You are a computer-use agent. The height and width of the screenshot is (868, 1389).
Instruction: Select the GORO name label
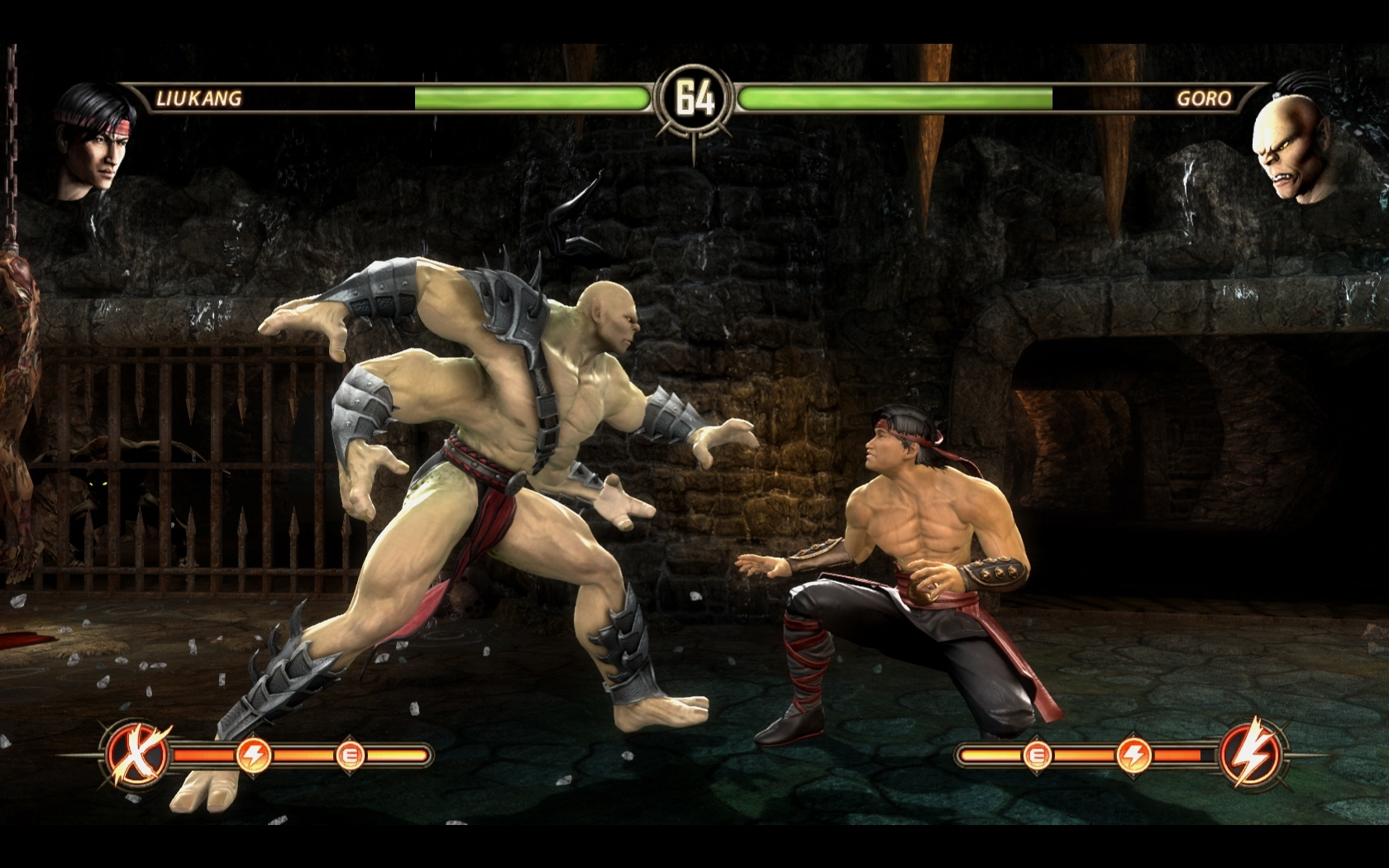(1205, 99)
